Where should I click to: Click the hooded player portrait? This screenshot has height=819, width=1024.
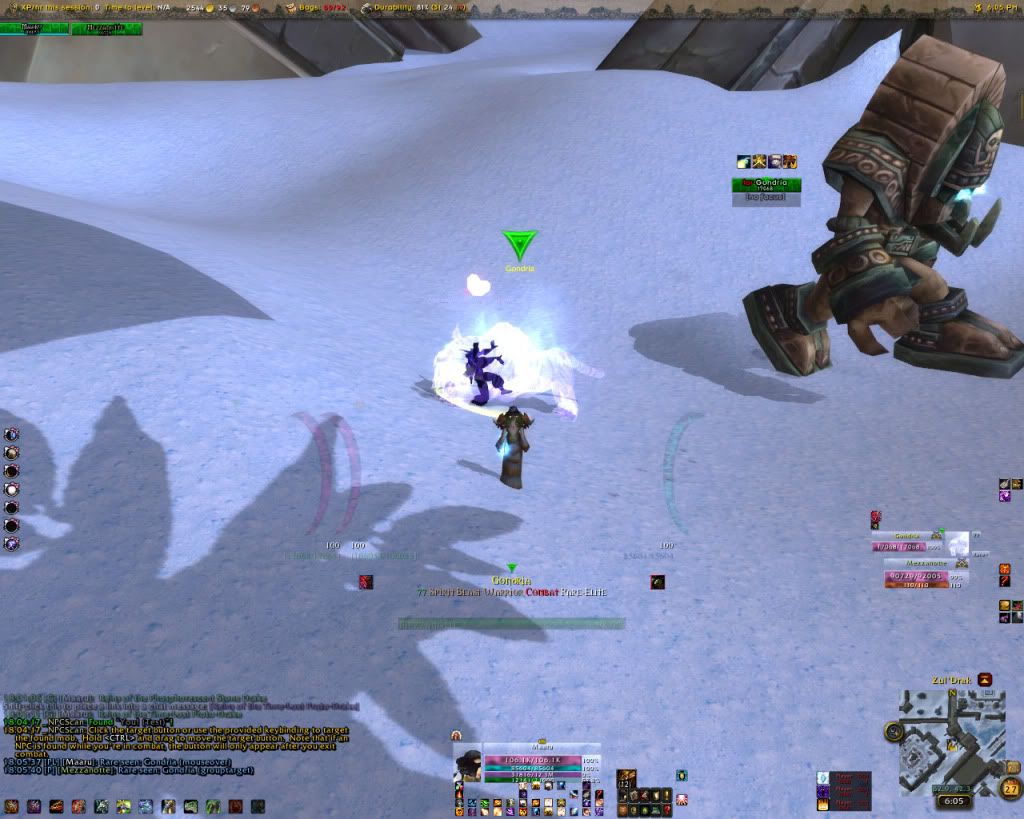tap(467, 765)
